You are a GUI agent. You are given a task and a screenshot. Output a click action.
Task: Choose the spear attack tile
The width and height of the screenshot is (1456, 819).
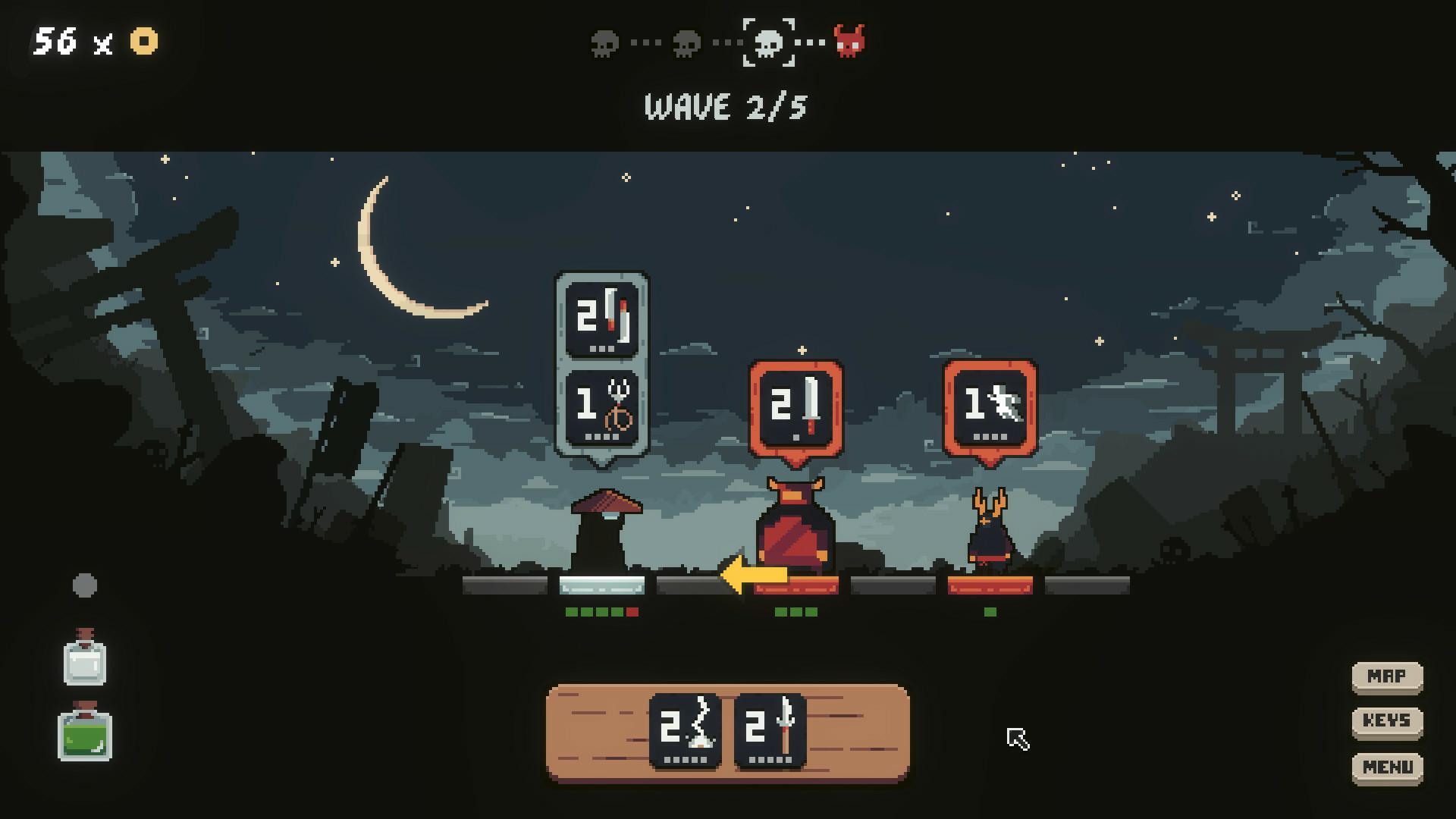tap(770, 731)
